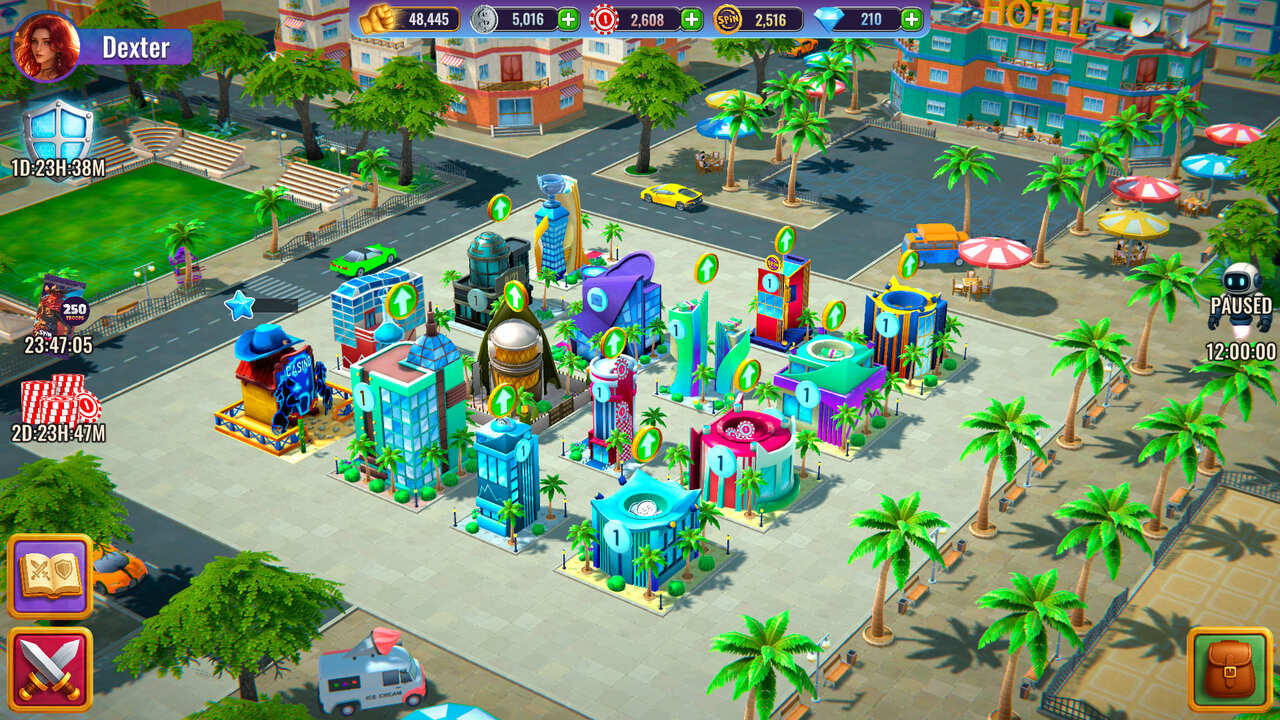Click the upgrade arrow above the trophy tower
1280x720 pixels.
(x=499, y=207)
